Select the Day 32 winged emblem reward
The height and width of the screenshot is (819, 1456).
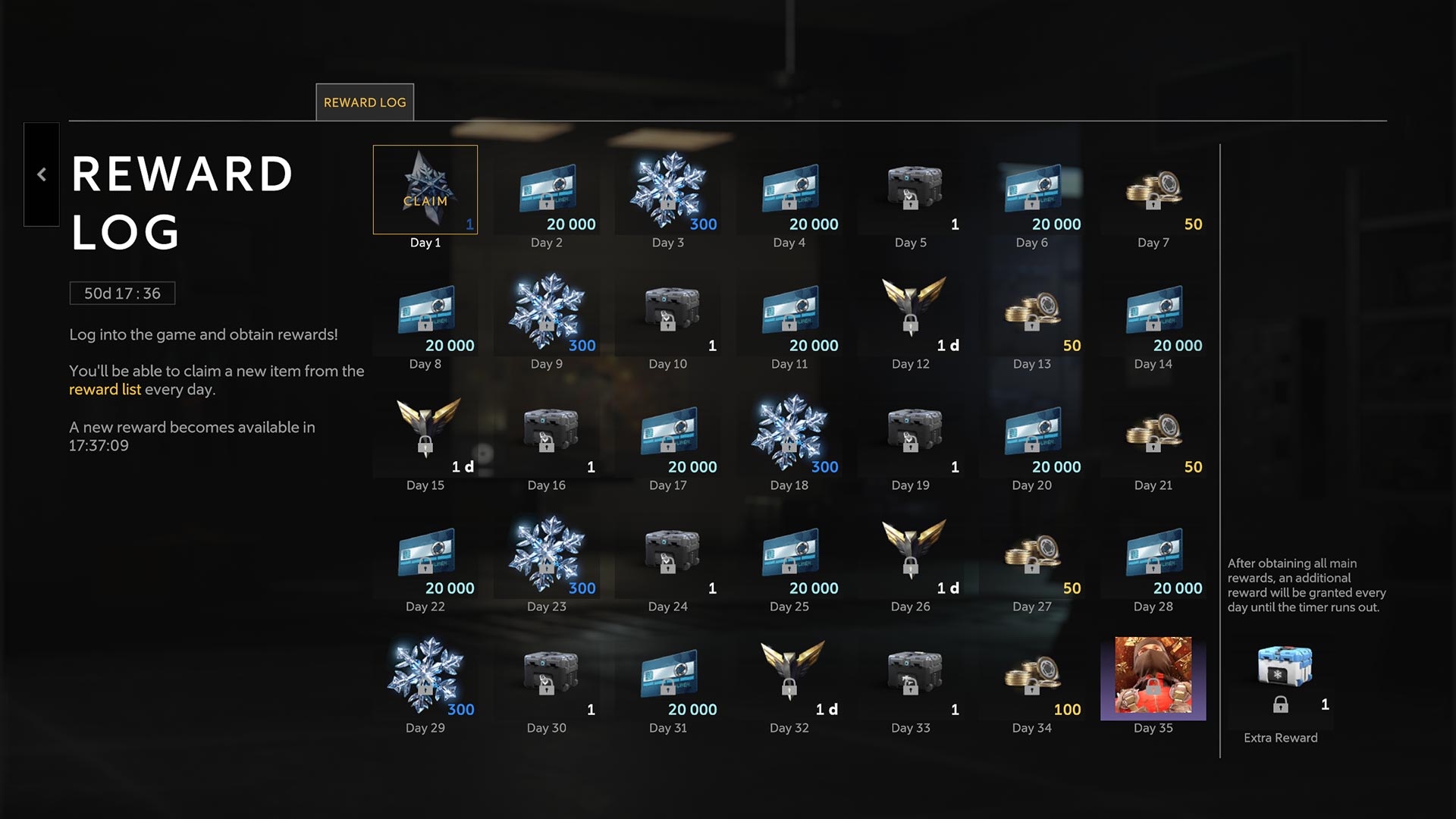click(789, 675)
